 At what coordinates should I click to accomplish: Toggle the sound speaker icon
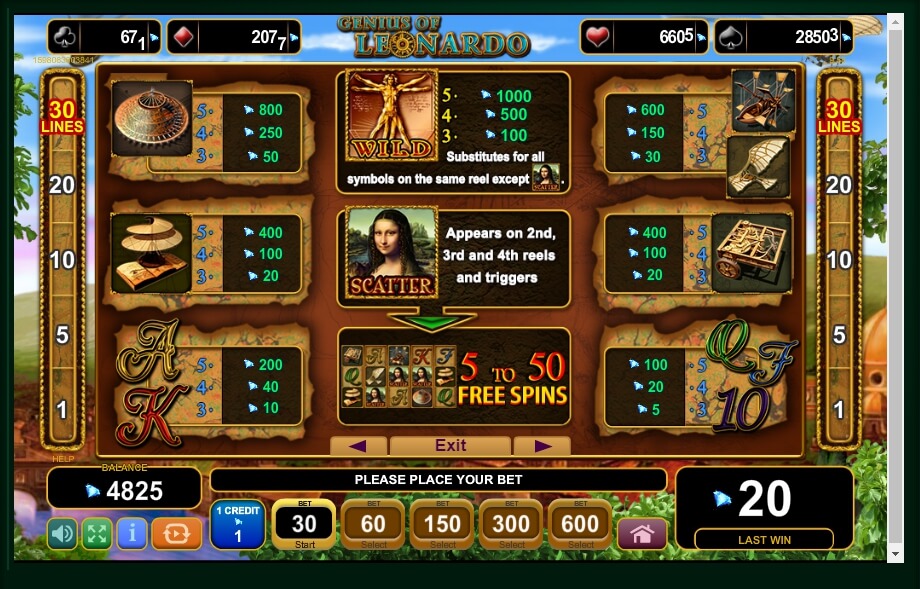(x=62, y=534)
